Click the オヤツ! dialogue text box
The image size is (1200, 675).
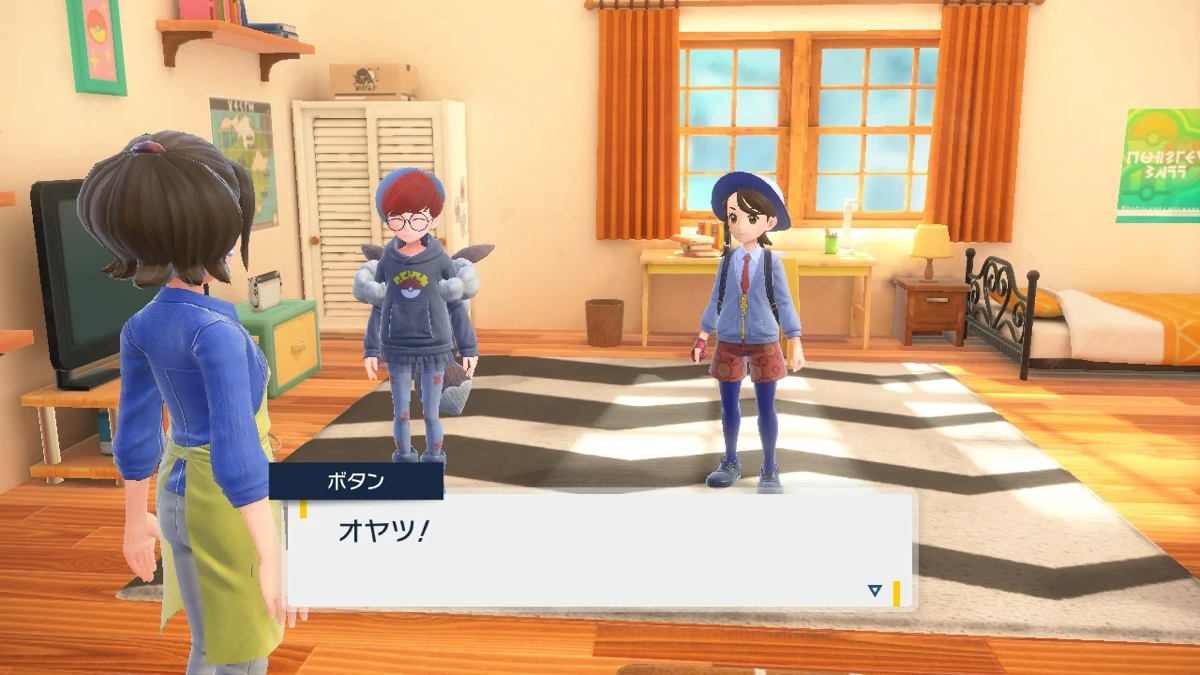600,550
